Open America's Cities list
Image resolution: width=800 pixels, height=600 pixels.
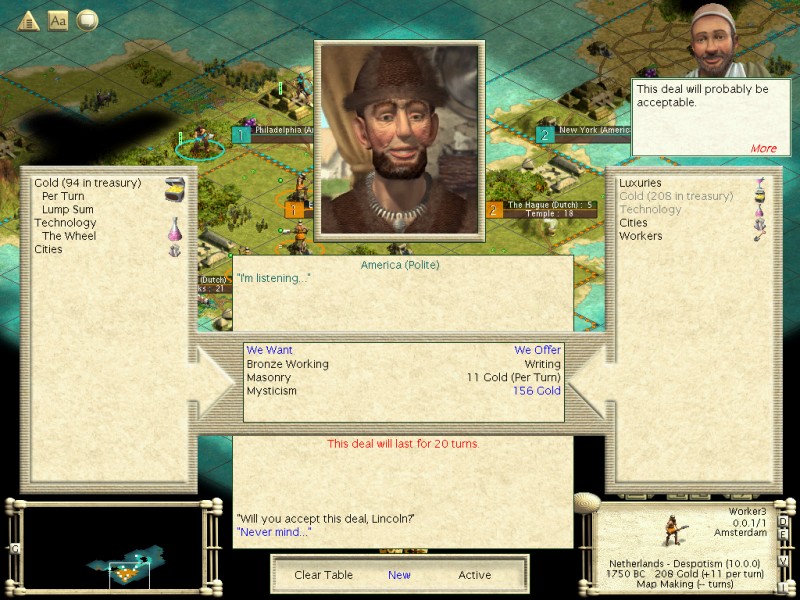pos(48,250)
